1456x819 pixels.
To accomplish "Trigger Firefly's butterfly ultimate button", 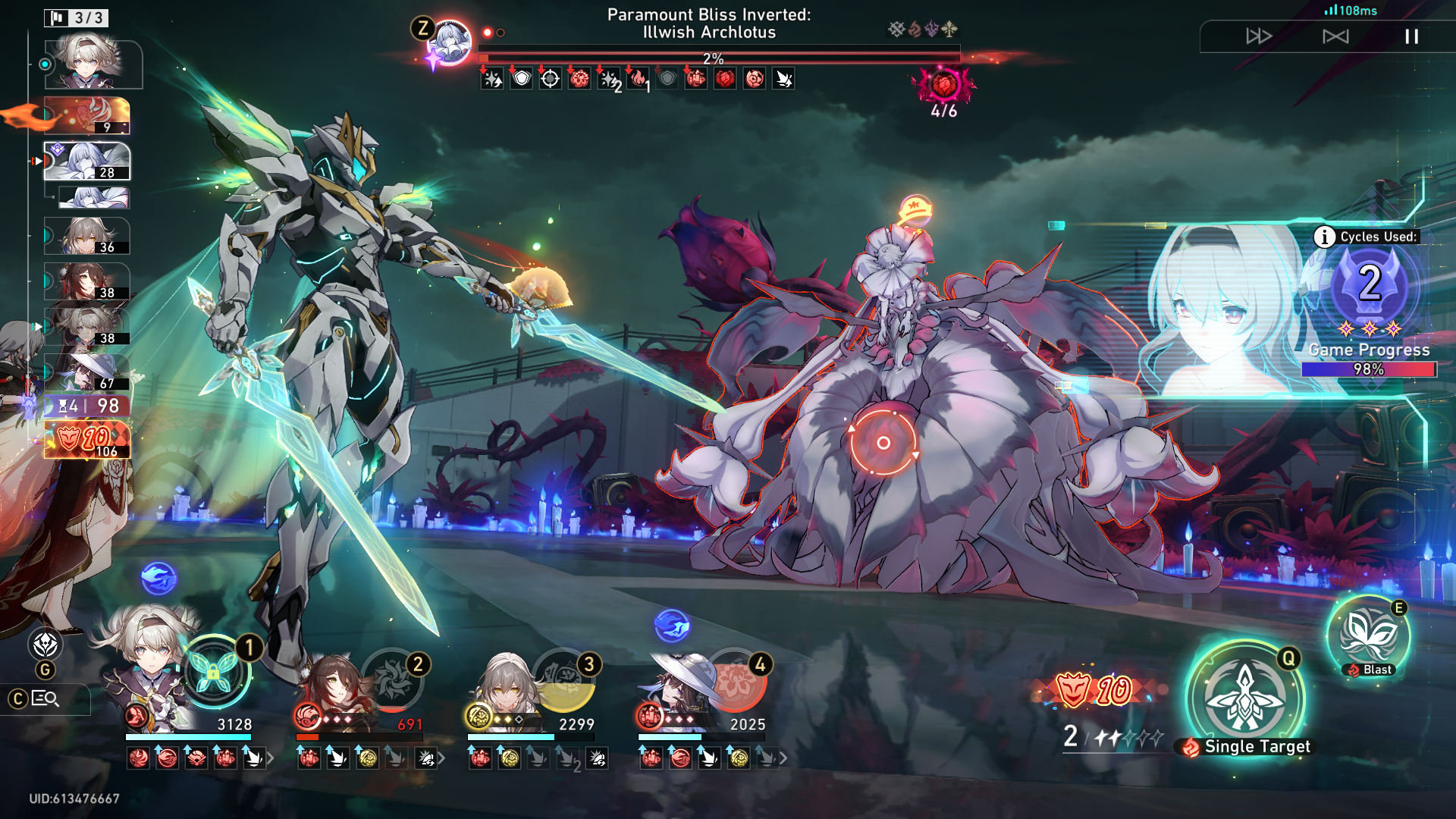I will tap(213, 672).
